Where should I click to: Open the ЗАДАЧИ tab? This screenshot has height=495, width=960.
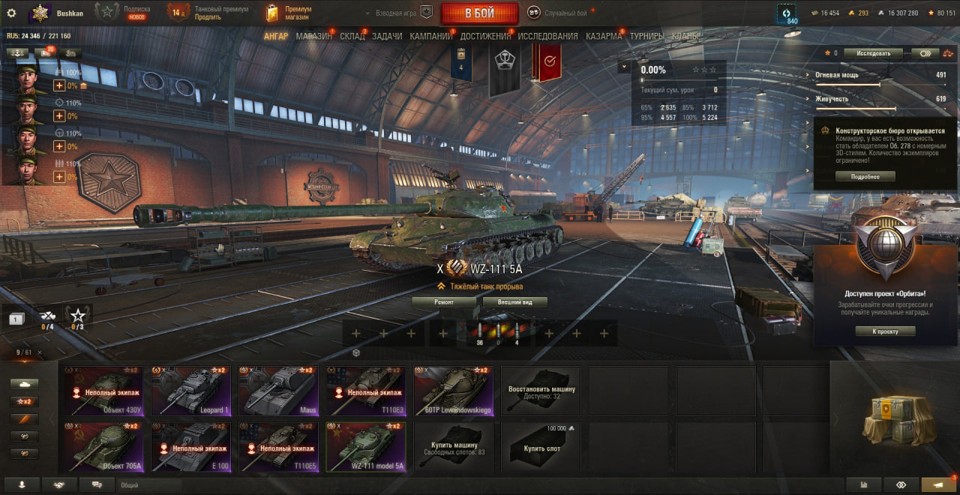click(387, 36)
